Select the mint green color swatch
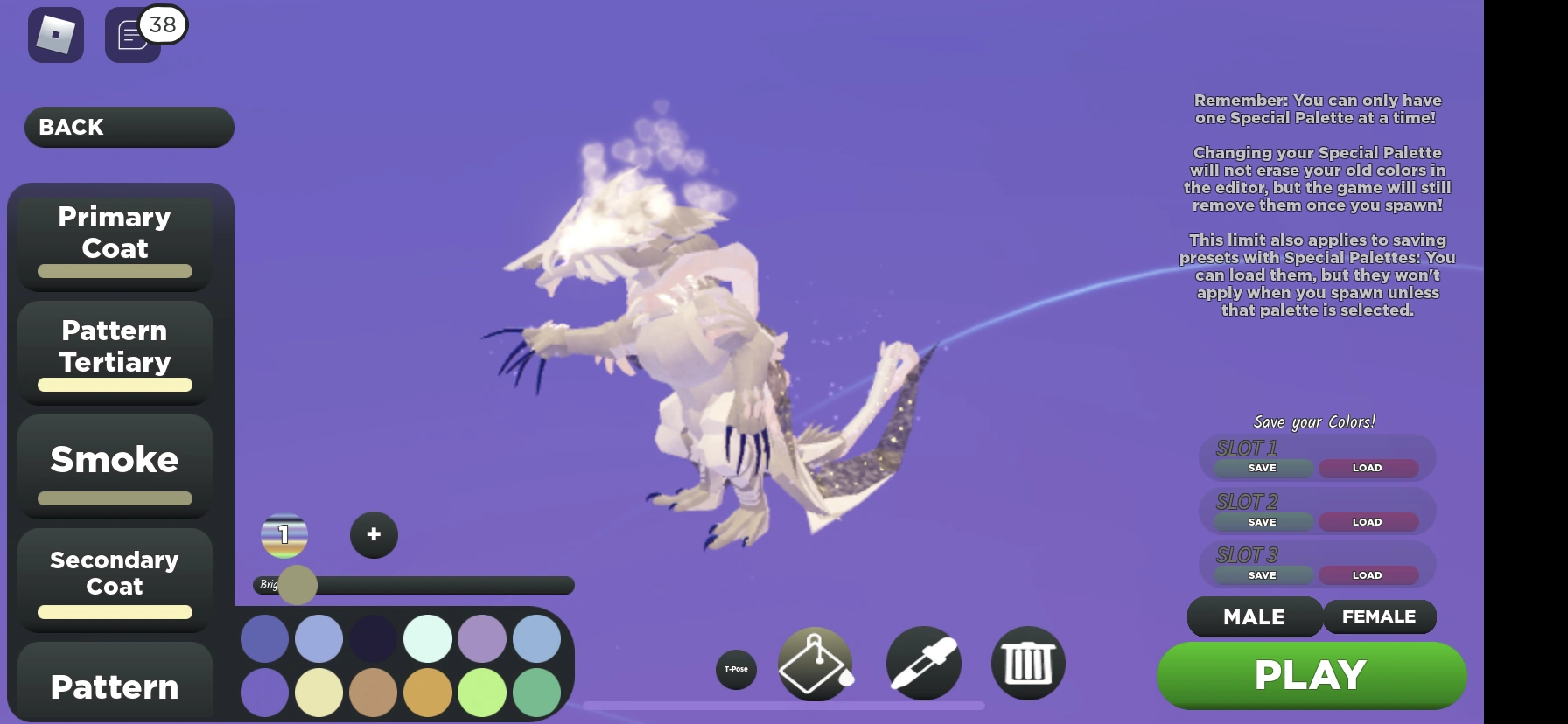Image resolution: width=1568 pixels, height=724 pixels. pyautogui.click(x=427, y=638)
